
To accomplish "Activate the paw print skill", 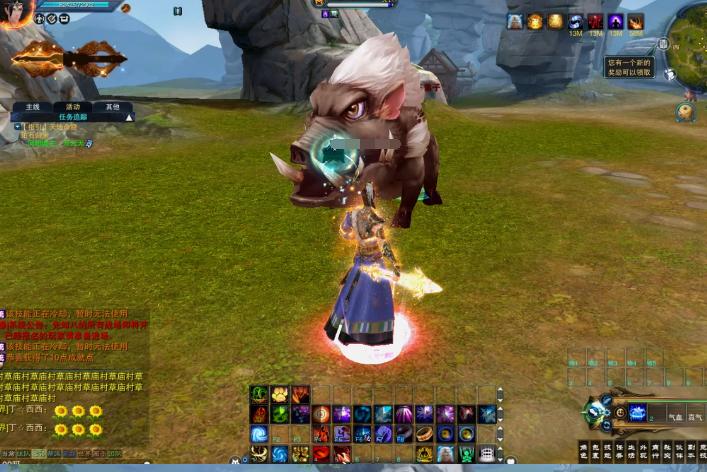I will (279, 394).
